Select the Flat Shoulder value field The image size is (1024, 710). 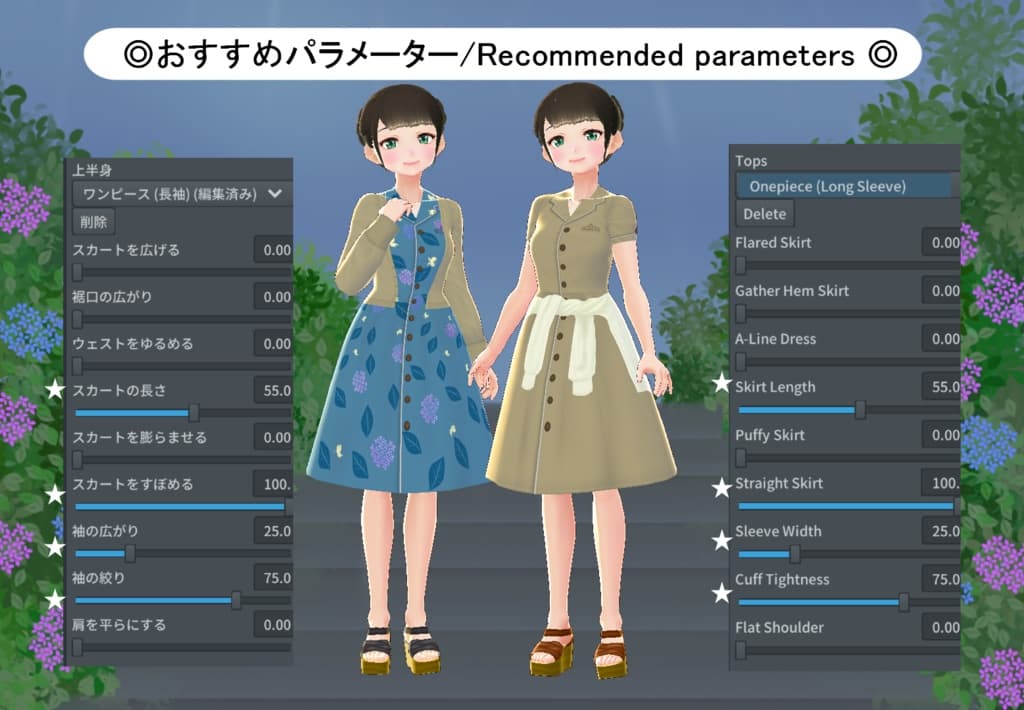tap(941, 627)
